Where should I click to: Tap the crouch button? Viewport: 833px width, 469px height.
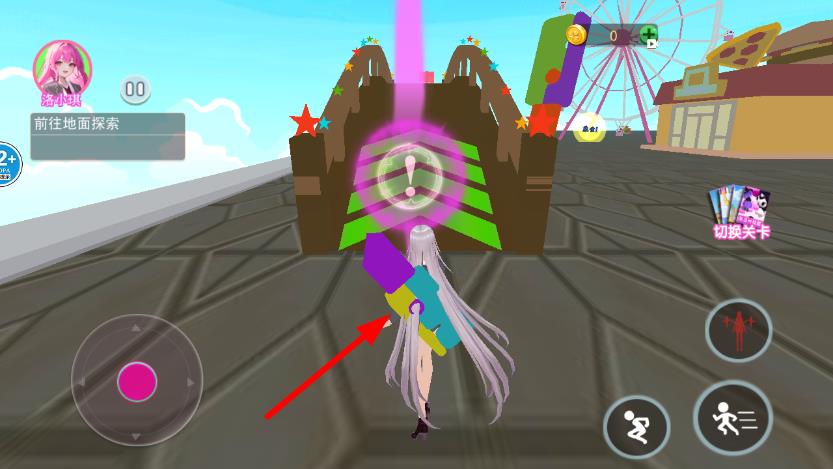pyautogui.click(x=636, y=428)
